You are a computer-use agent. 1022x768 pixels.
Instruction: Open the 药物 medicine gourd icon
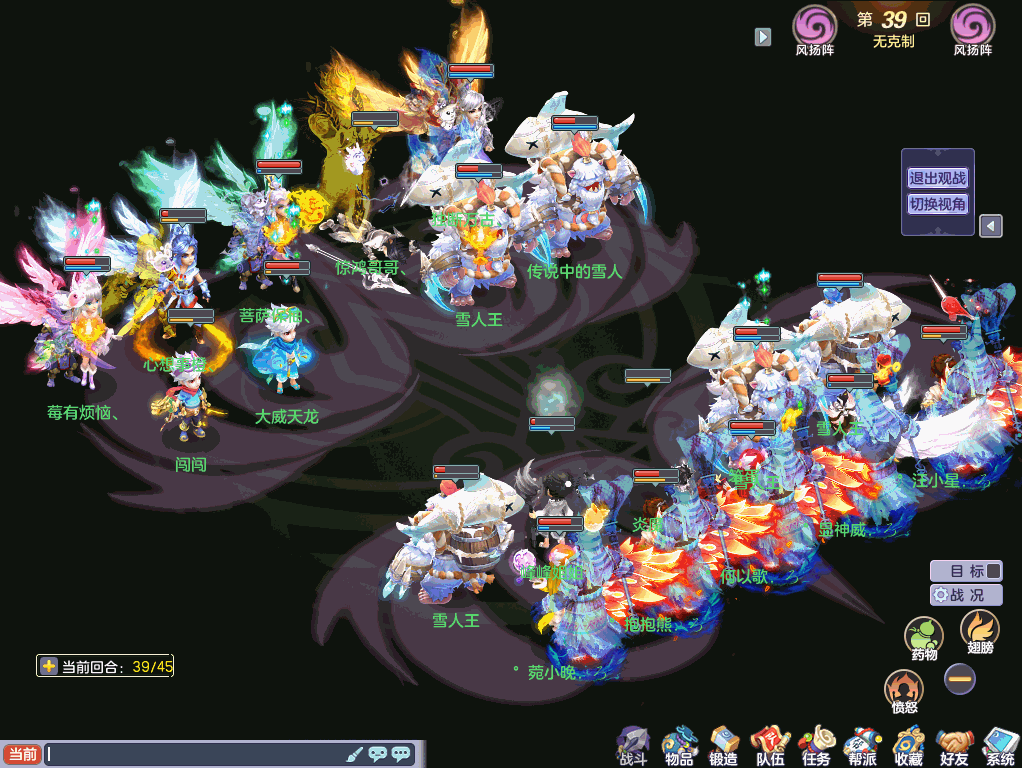pos(924,637)
